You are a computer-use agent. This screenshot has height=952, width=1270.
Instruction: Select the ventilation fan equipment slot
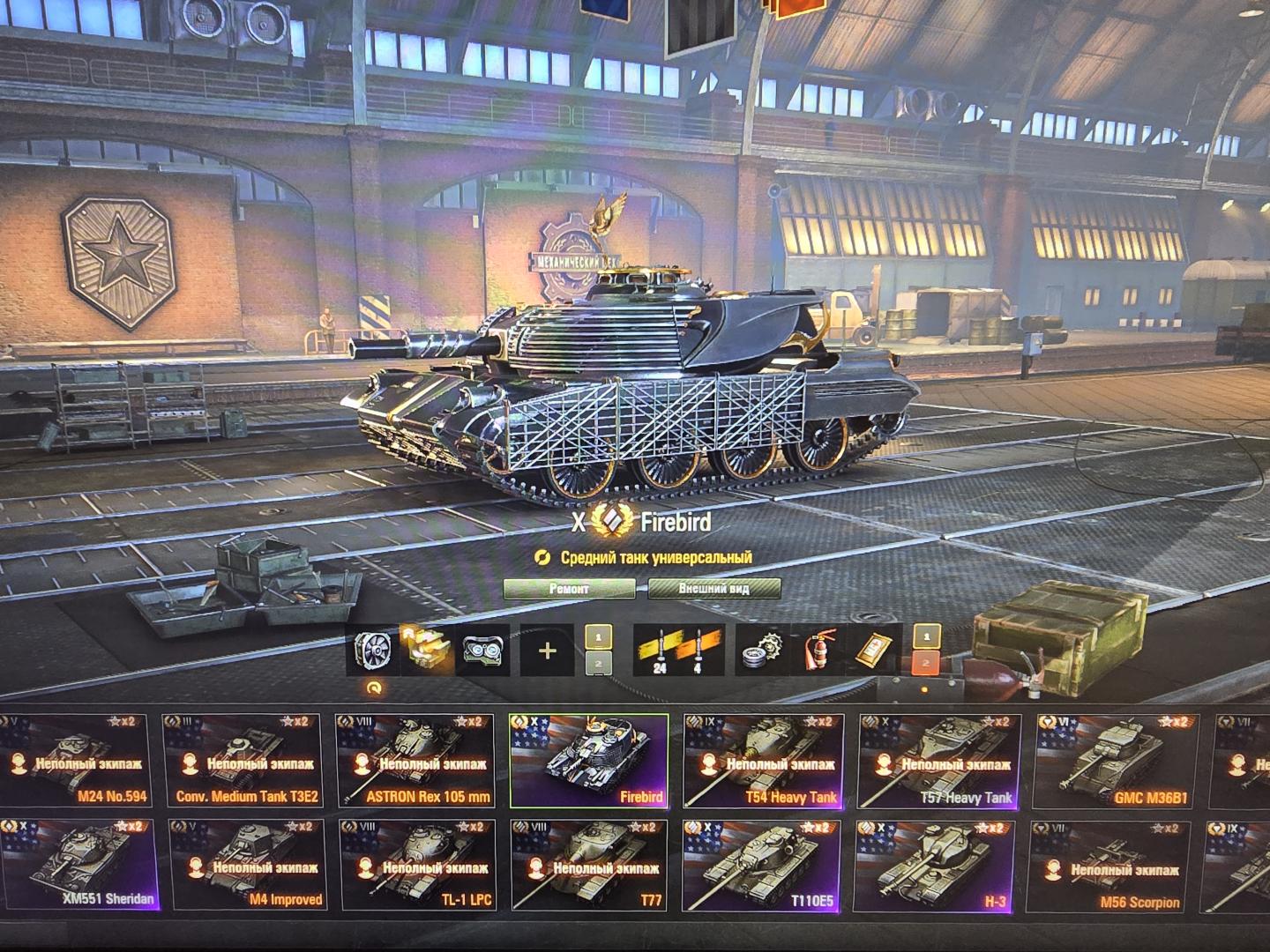(375, 651)
